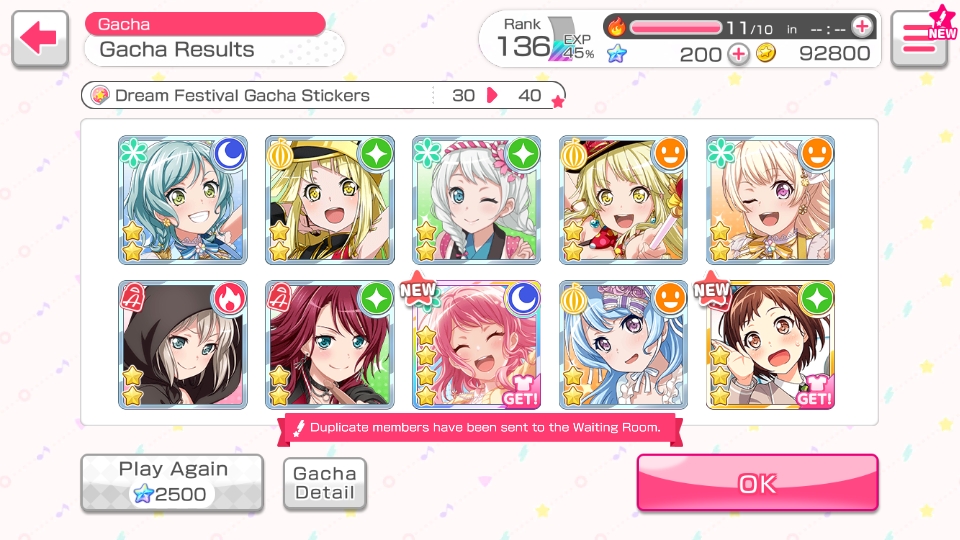960x540 pixels.
Task: Play Again for 2500 stars
Action: point(172,482)
